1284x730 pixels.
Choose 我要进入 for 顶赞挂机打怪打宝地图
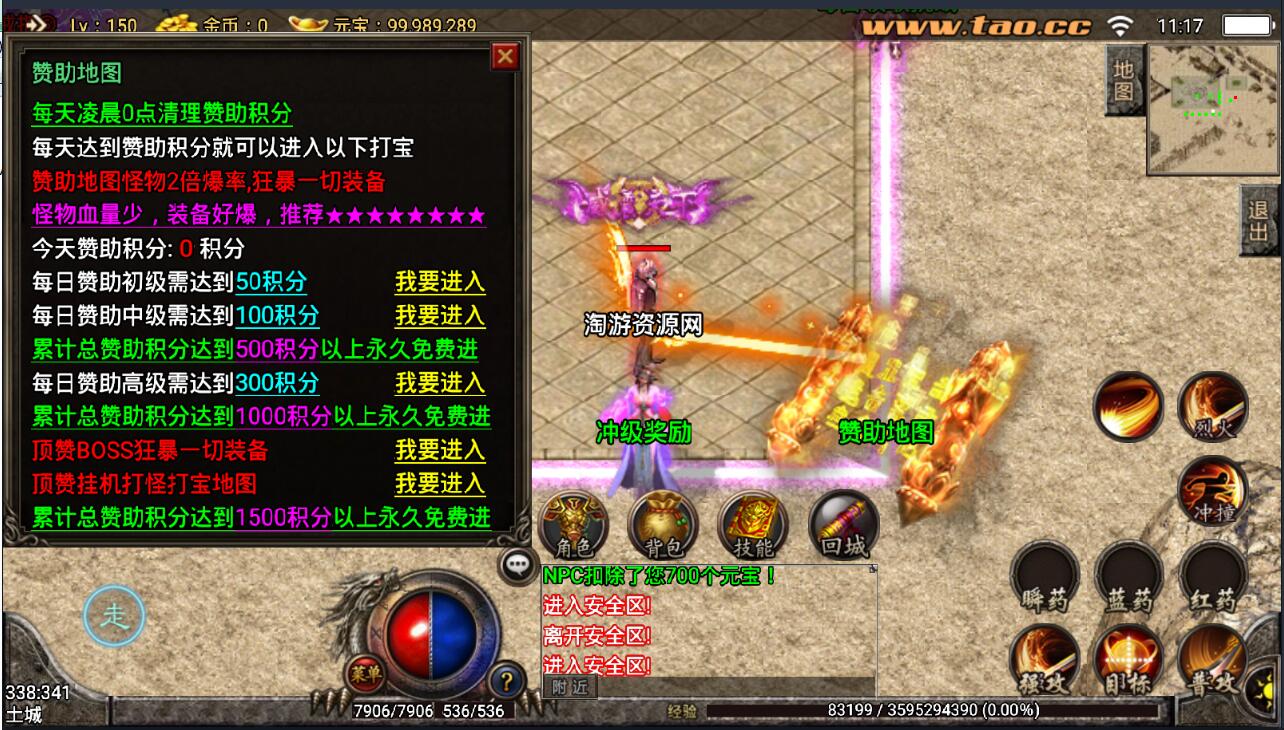pos(440,484)
